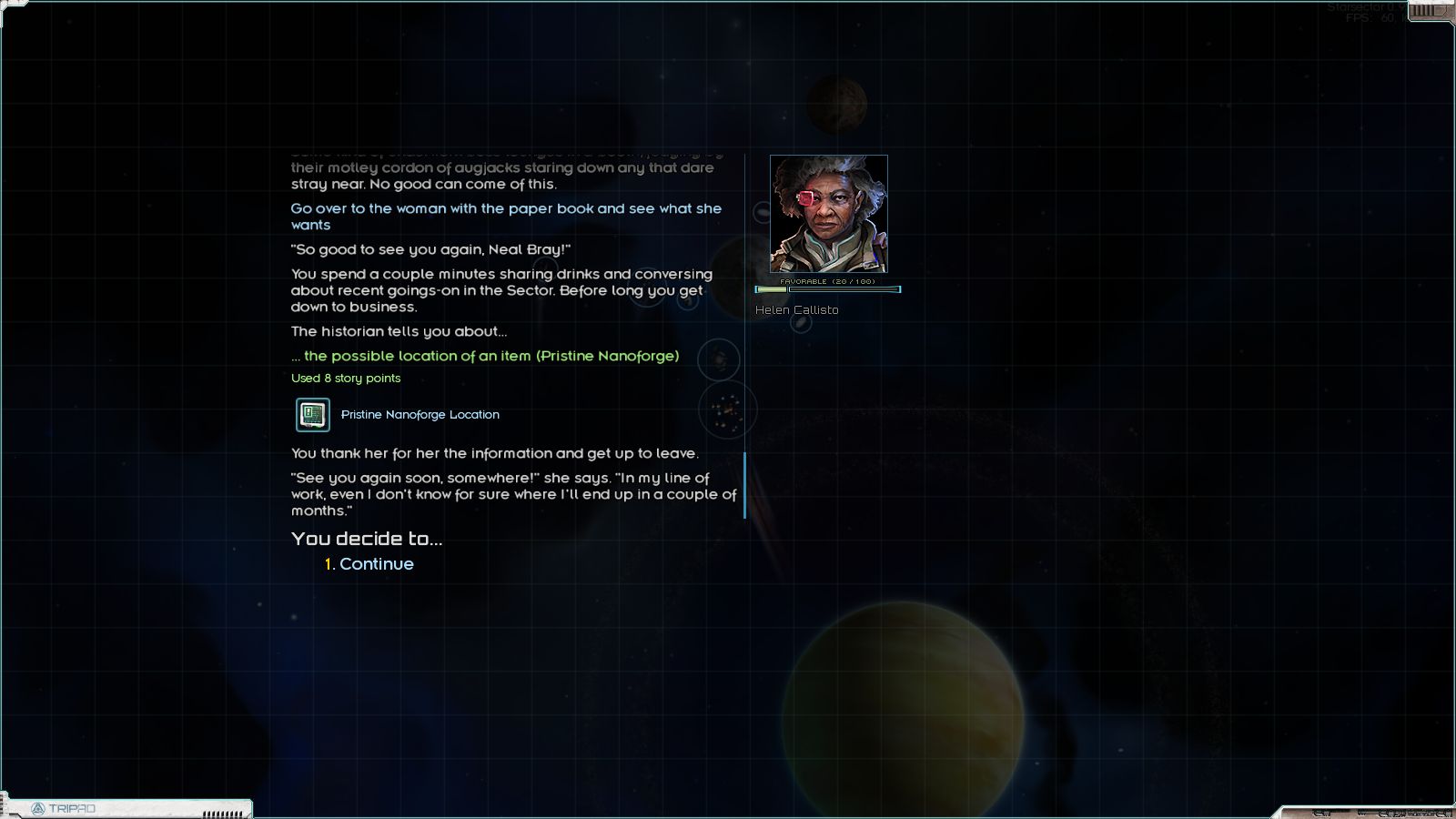Screen dimensions: 1456x819
Task: Click the dialogue text scrollbar
Action: [x=744, y=485]
